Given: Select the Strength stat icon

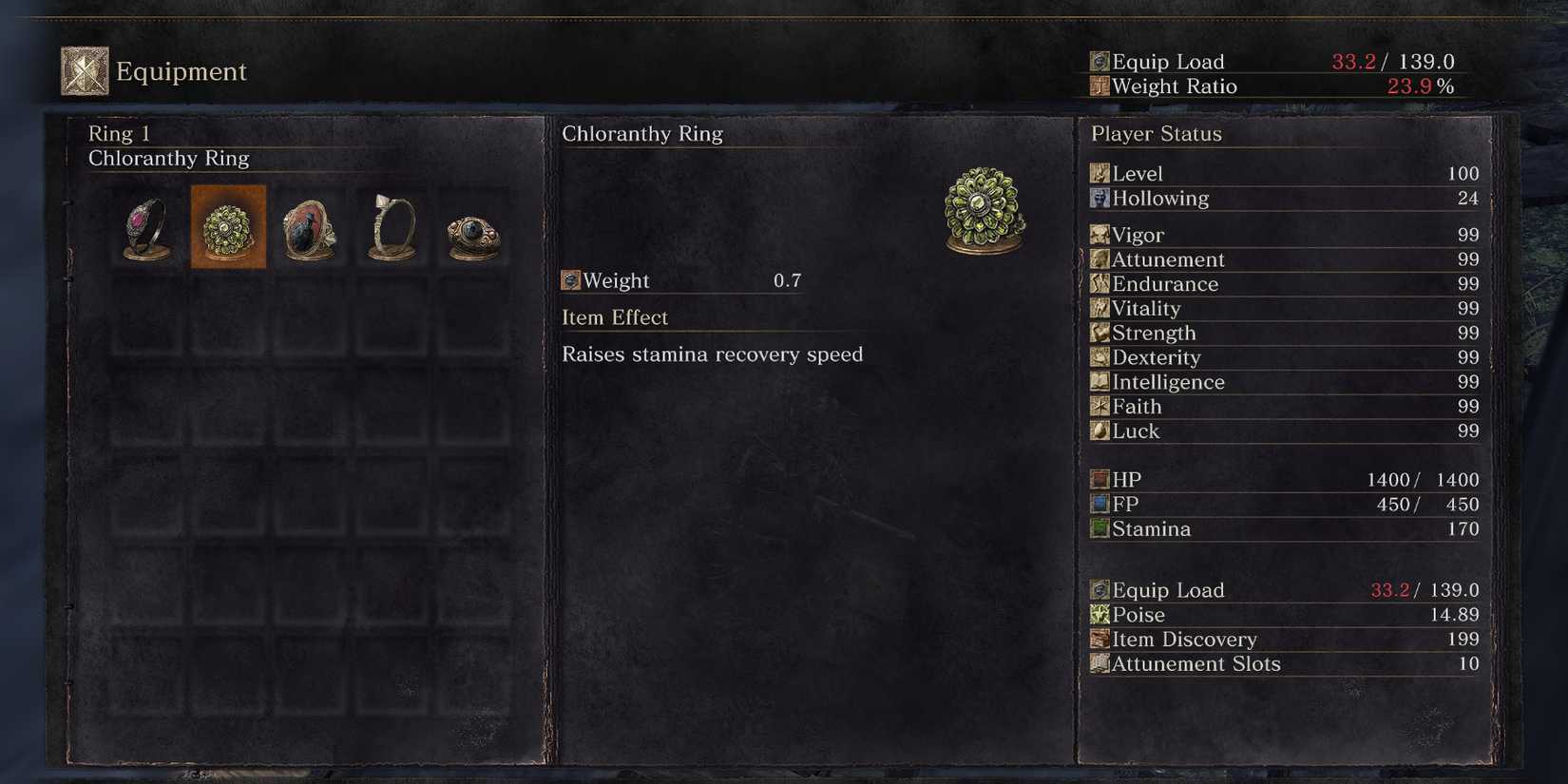Looking at the screenshot, I should point(1100,333).
